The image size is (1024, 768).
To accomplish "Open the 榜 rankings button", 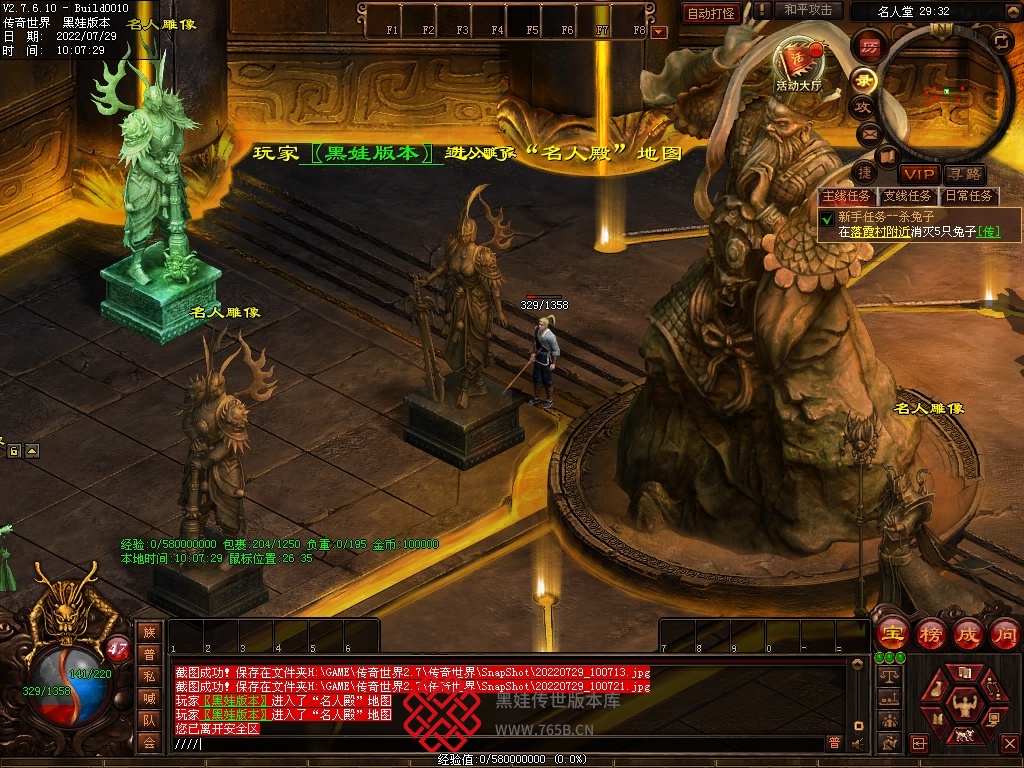I will click(x=930, y=633).
